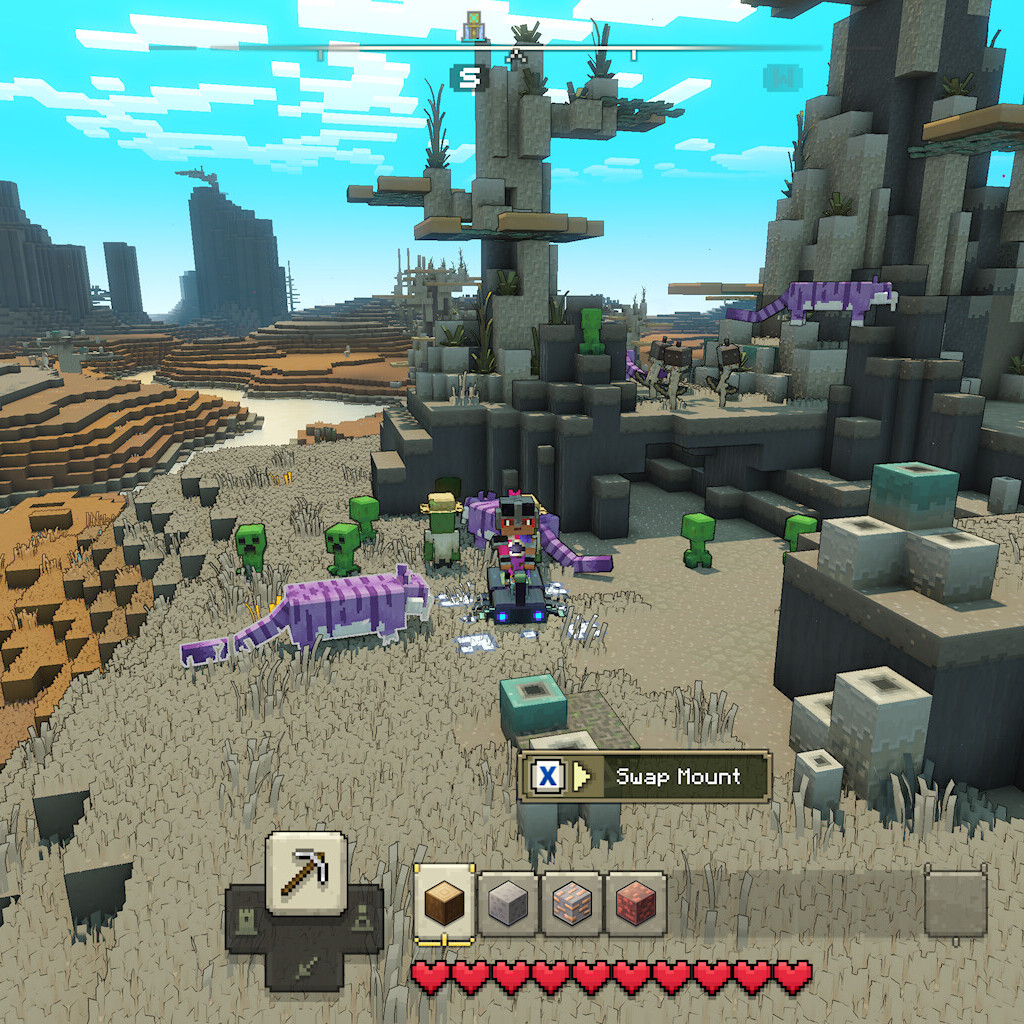Select the pickaxe gather tool icon

[306, 872]
